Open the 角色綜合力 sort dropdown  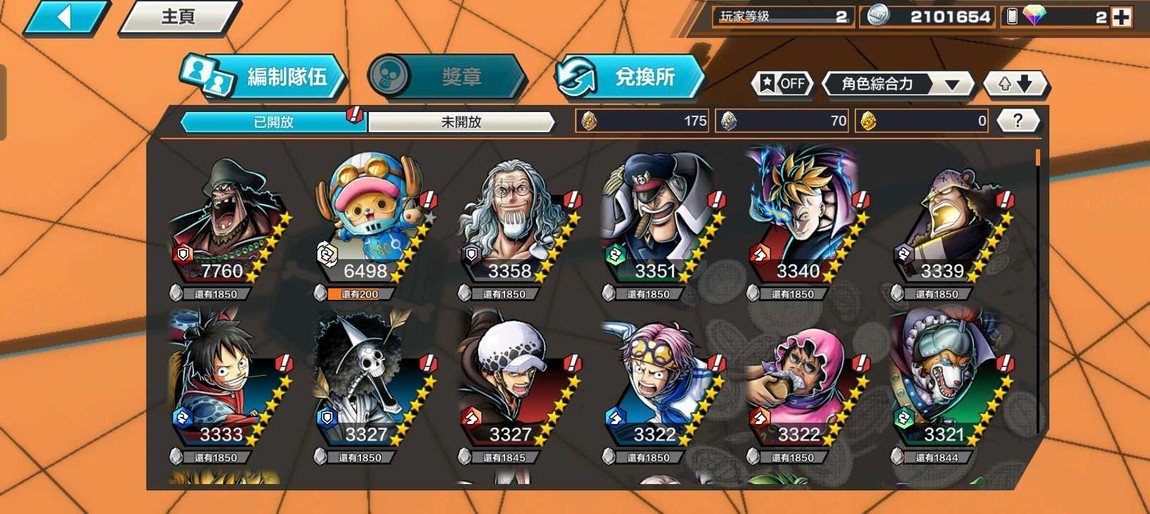coord(898,84)
